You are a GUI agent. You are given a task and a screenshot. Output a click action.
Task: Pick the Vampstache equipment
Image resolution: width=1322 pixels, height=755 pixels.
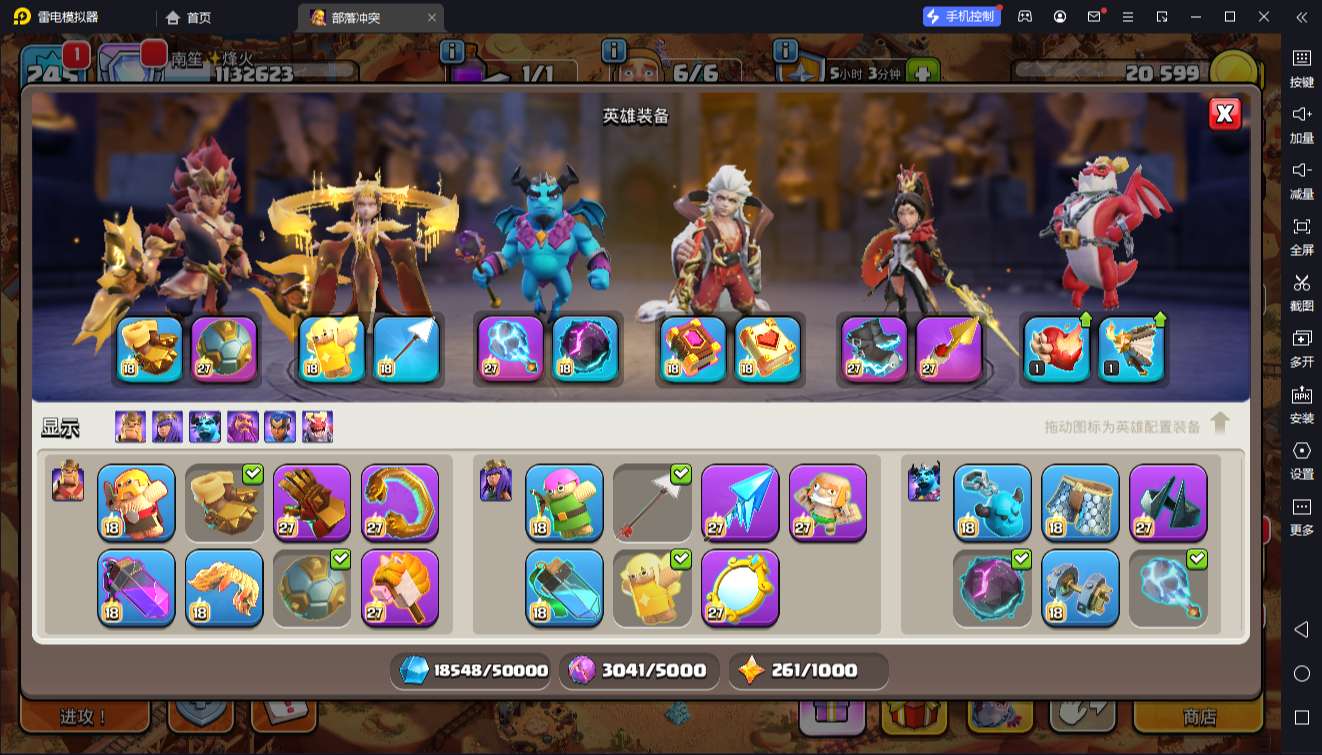coord(224,588)
